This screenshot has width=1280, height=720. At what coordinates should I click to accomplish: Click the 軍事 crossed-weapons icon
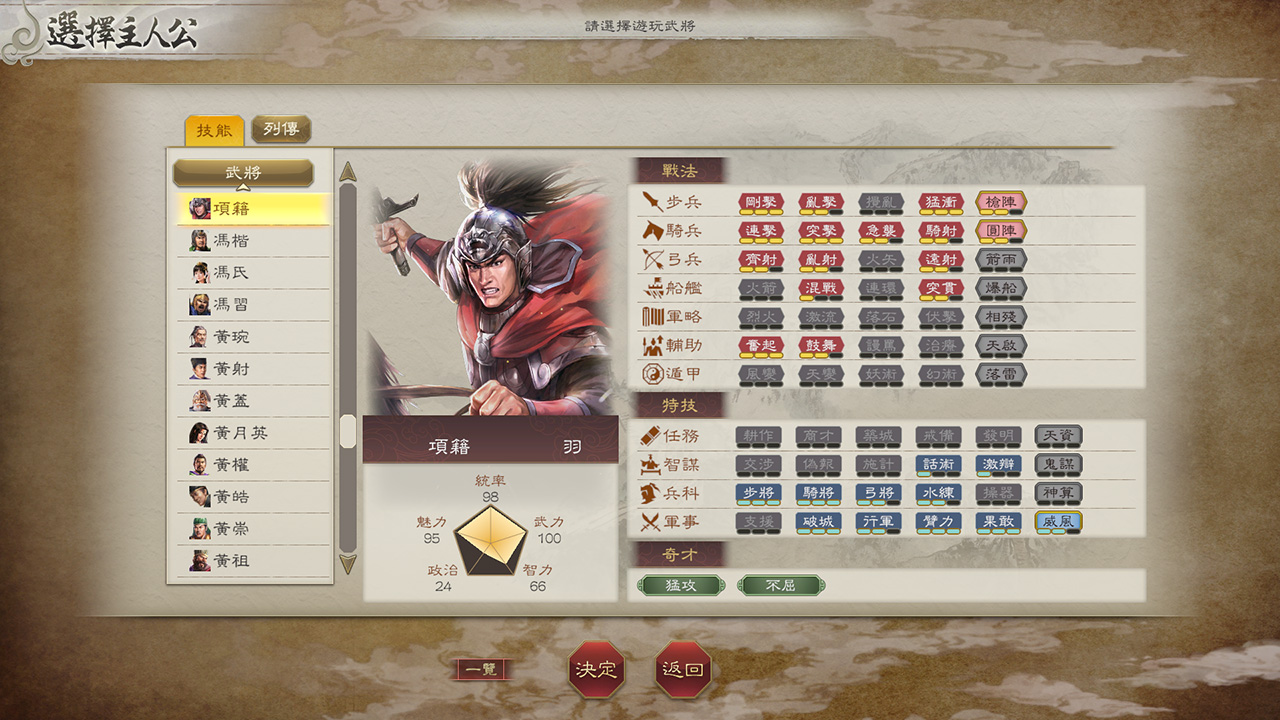(651, 521)
